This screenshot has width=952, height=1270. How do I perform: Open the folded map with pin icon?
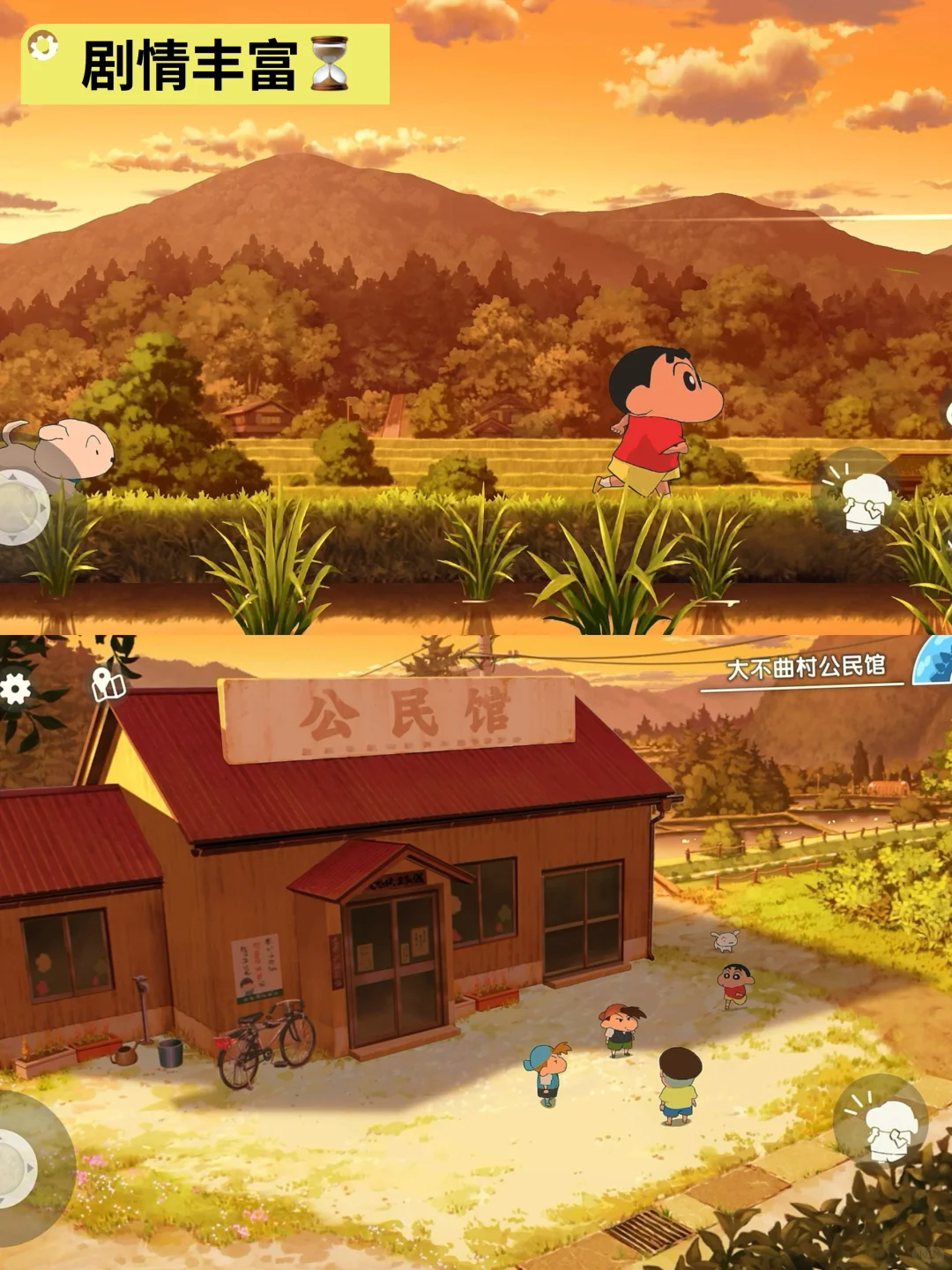pyautogui.click(x=108, y=684)
